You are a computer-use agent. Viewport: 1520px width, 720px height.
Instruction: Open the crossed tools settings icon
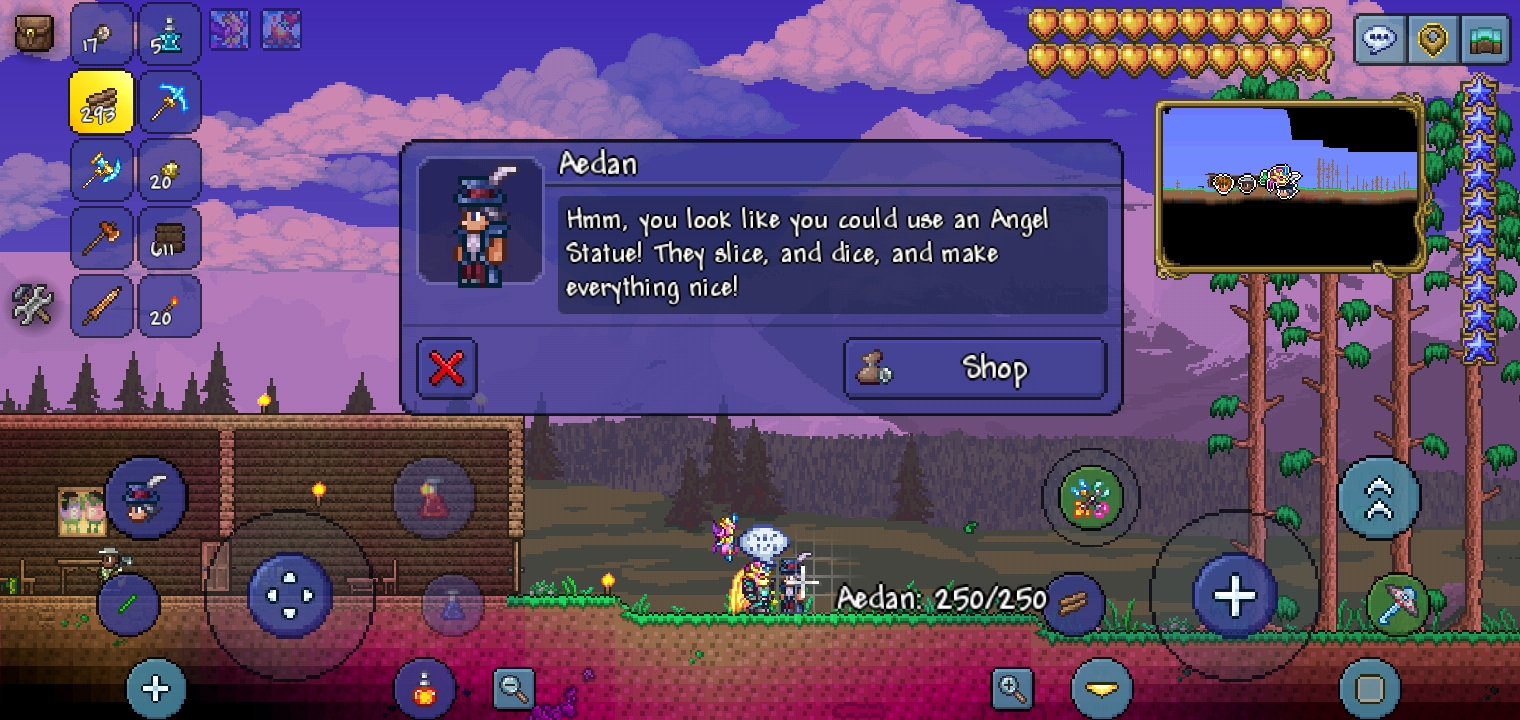coord(33,305)
